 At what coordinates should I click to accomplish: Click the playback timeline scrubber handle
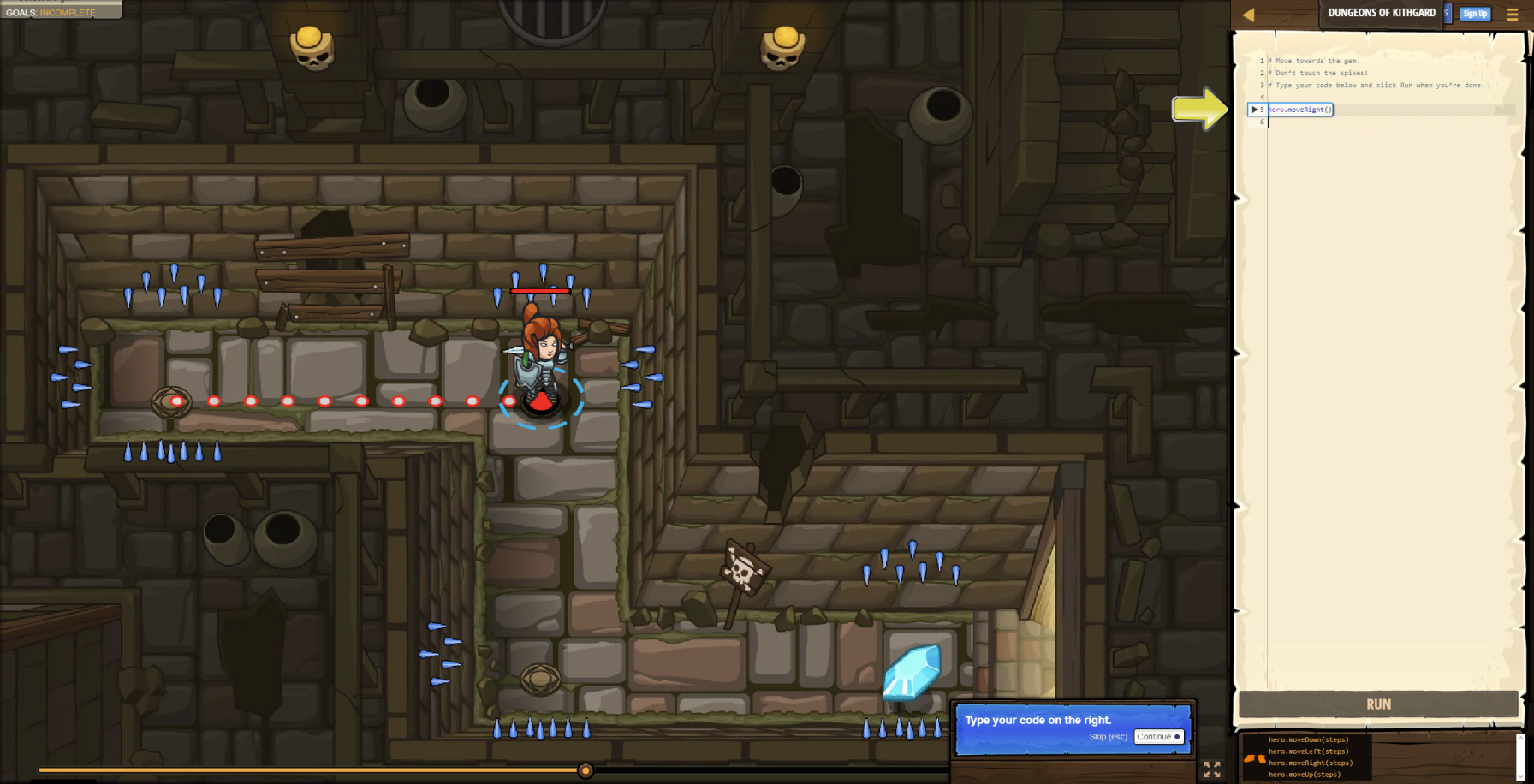pos(586,770)
